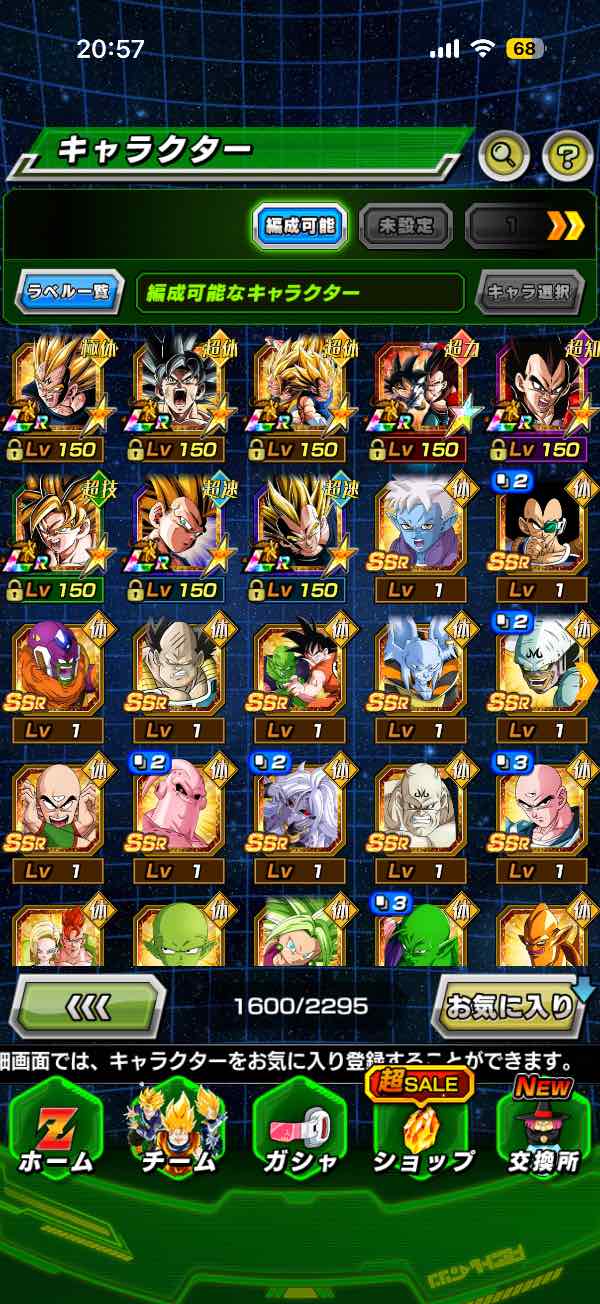
Task: Choose the green-bearded purple-helmet SSR card
Action: click(x=57, y=673)
